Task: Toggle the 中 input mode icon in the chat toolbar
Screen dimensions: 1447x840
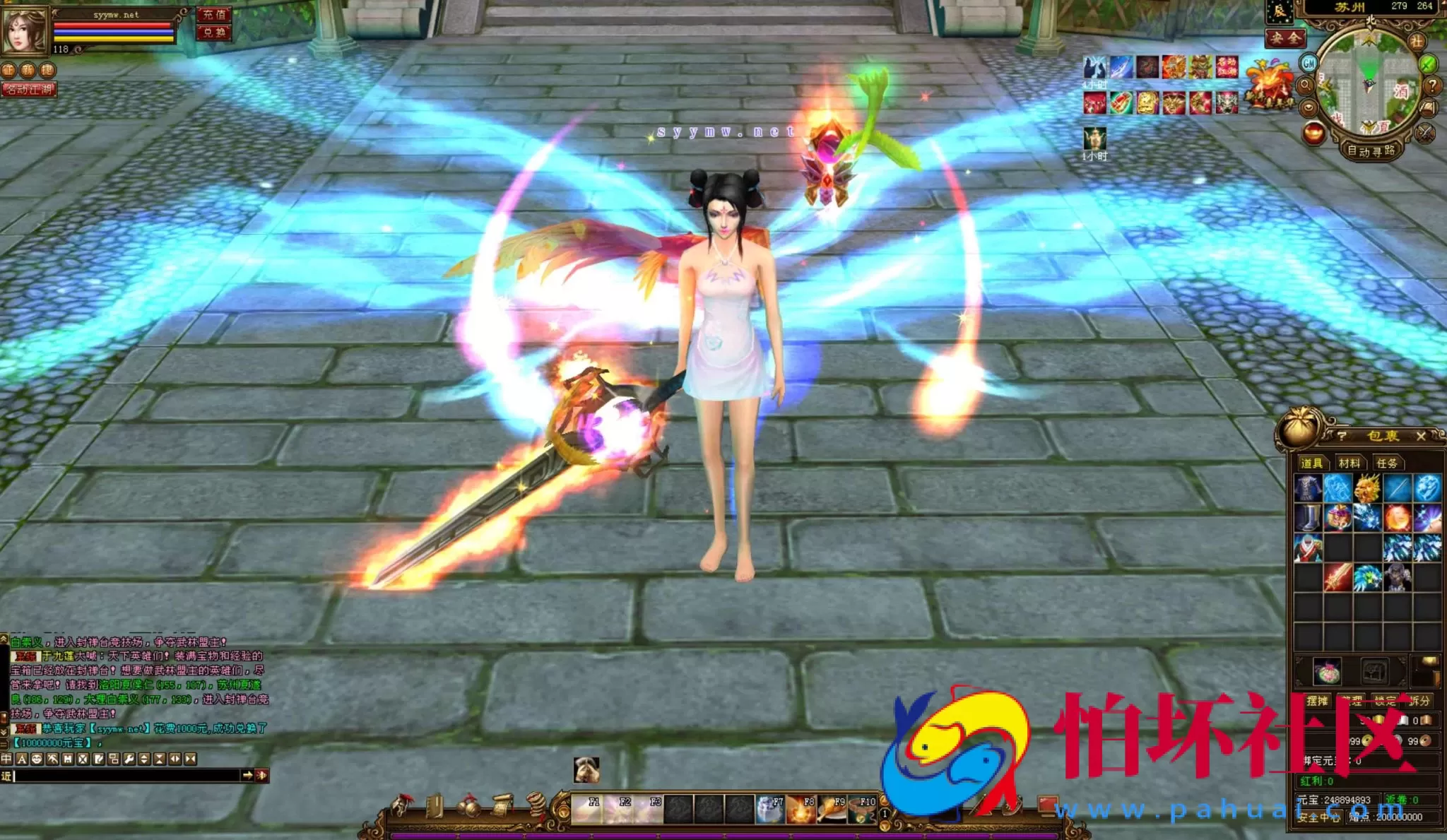Action: coord(7,759)
